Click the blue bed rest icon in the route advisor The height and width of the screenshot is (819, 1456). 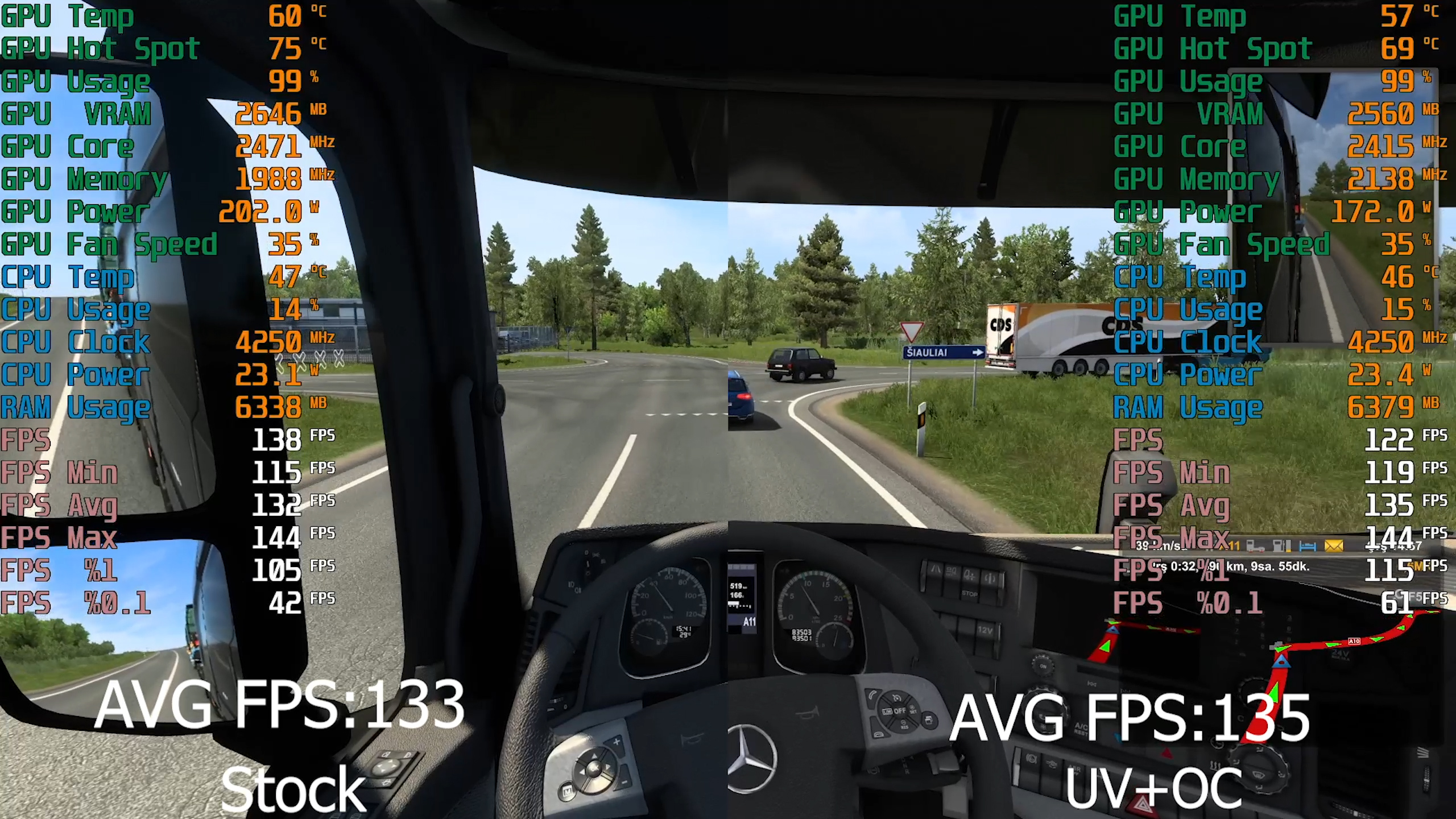click(1308, 547)
